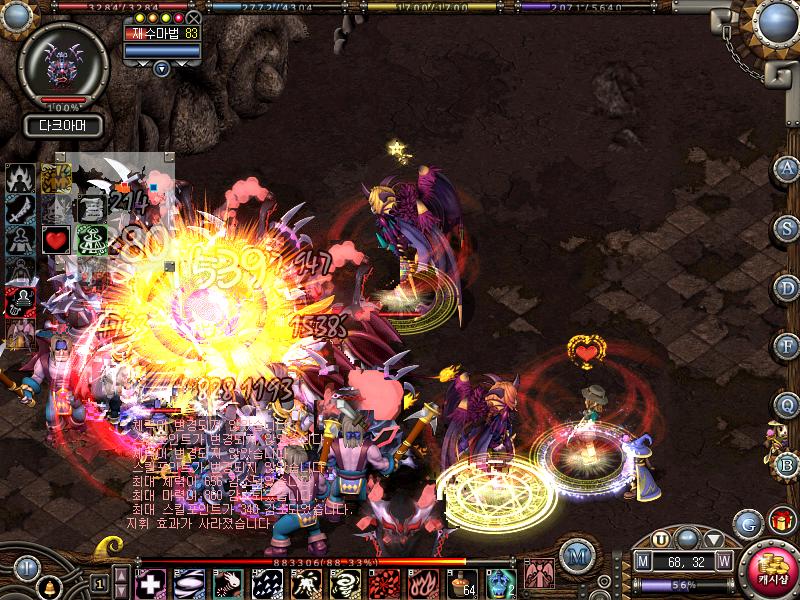Select the 다크아머 target name plate
This screenshot has width=800, height=600.
(x=62, y=126)
